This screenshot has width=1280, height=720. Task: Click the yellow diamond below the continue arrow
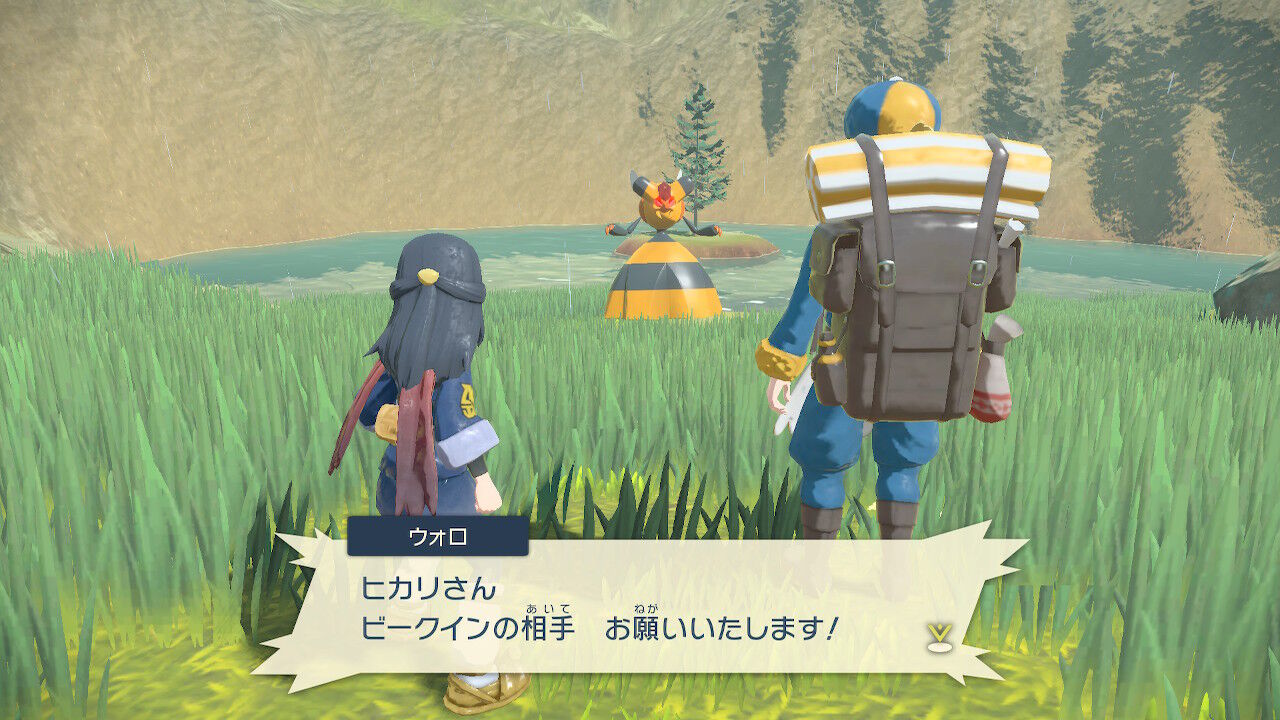coord(938,649)
